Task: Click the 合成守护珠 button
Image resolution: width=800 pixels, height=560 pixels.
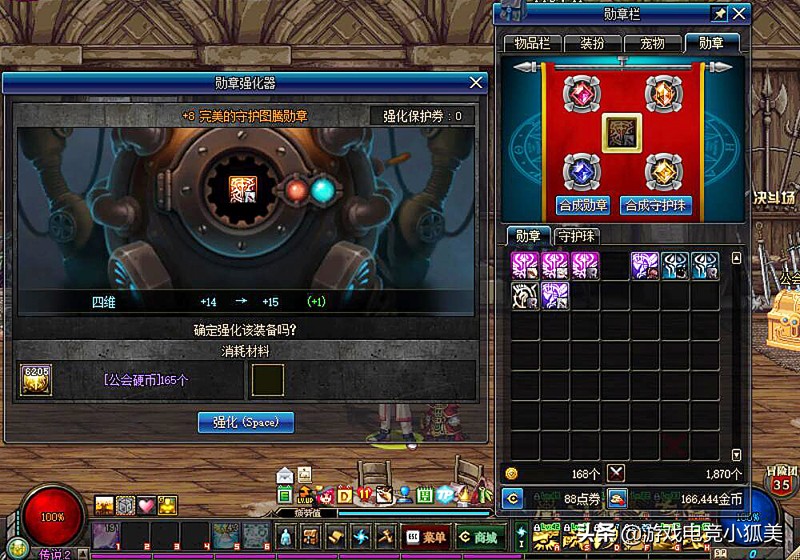Action: click(x=657, y=205)
